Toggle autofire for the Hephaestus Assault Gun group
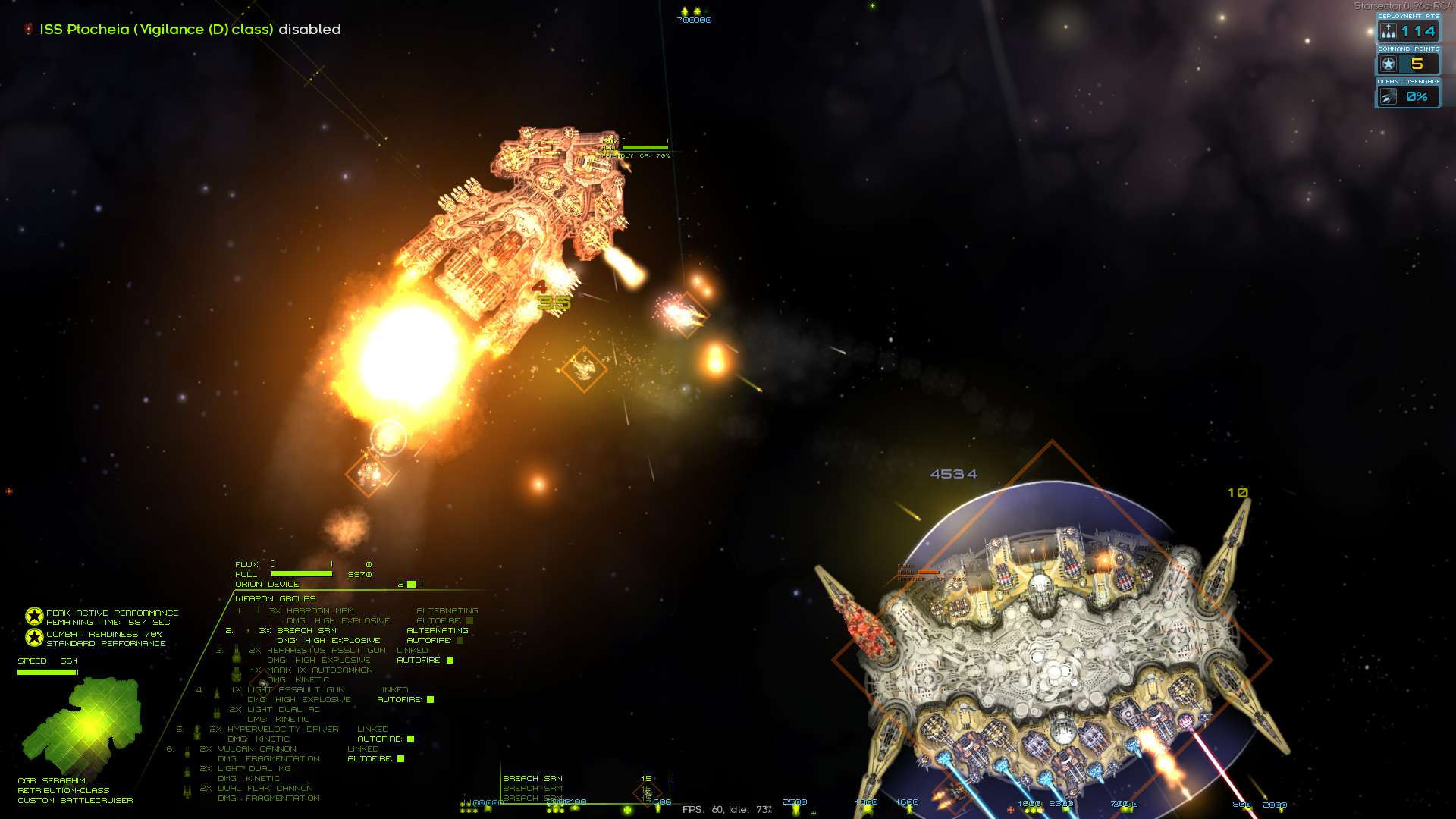 (450, 661)
